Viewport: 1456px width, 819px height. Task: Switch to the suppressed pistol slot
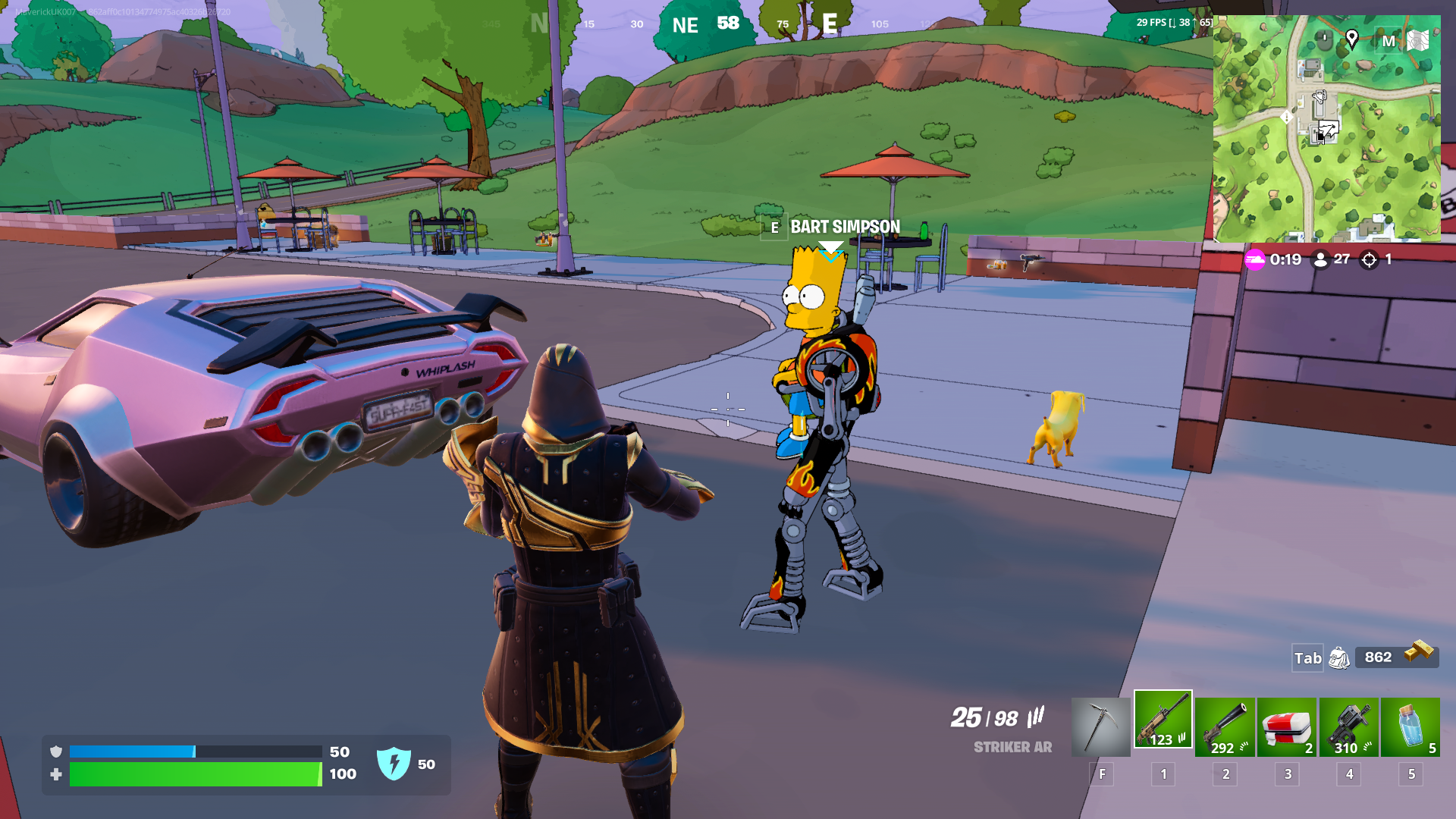1225,726
